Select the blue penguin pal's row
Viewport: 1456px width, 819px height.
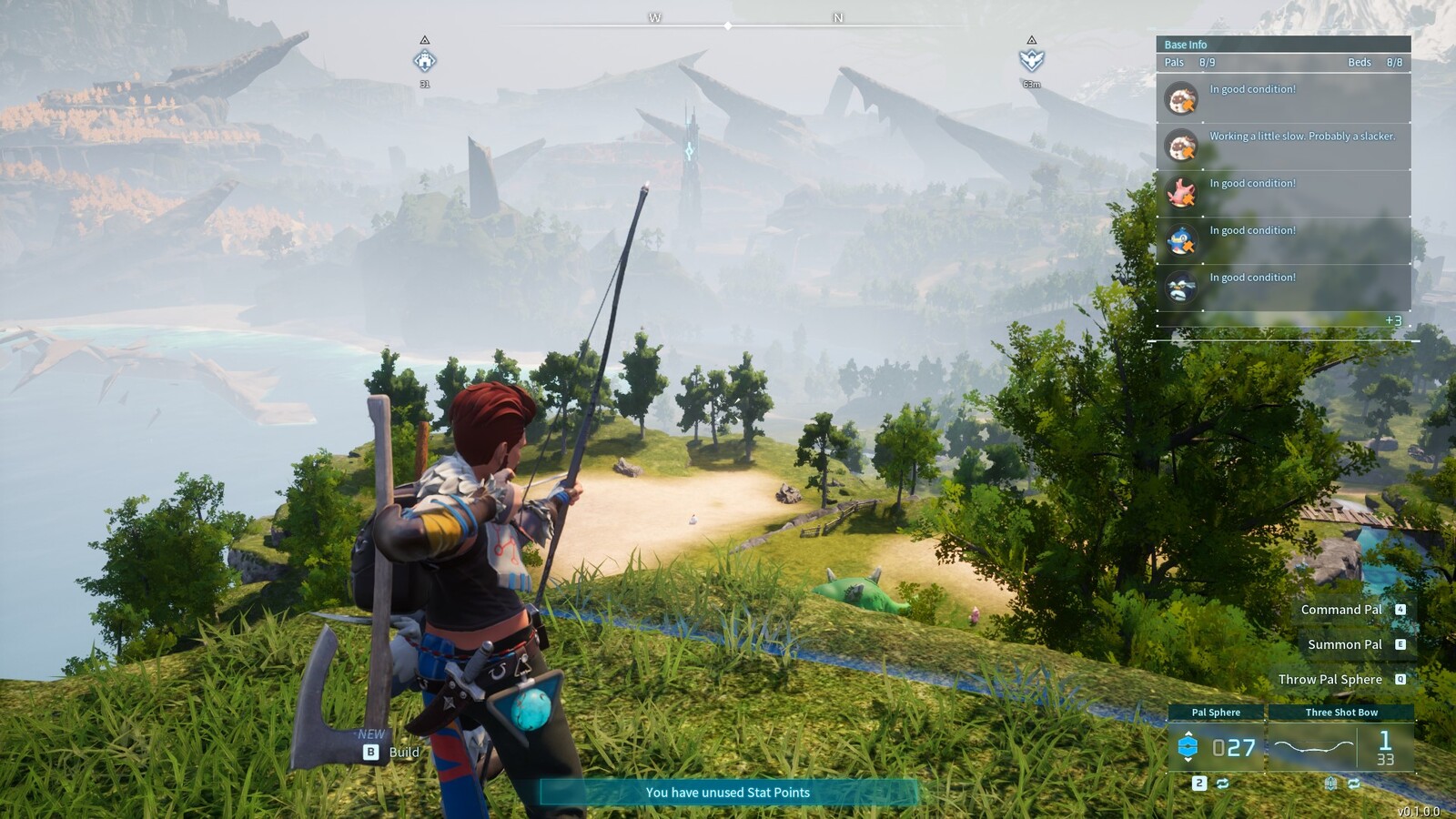[x=1283, y=240]
